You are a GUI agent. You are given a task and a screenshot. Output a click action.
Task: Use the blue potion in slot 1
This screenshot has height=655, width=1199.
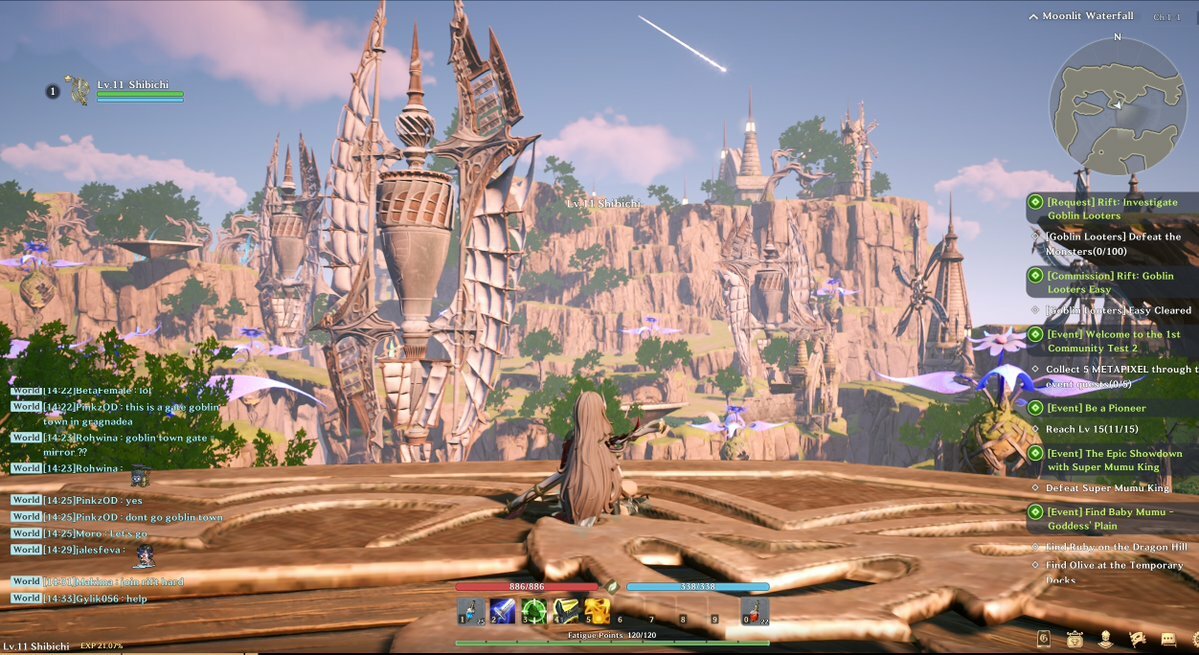point(472,610)
